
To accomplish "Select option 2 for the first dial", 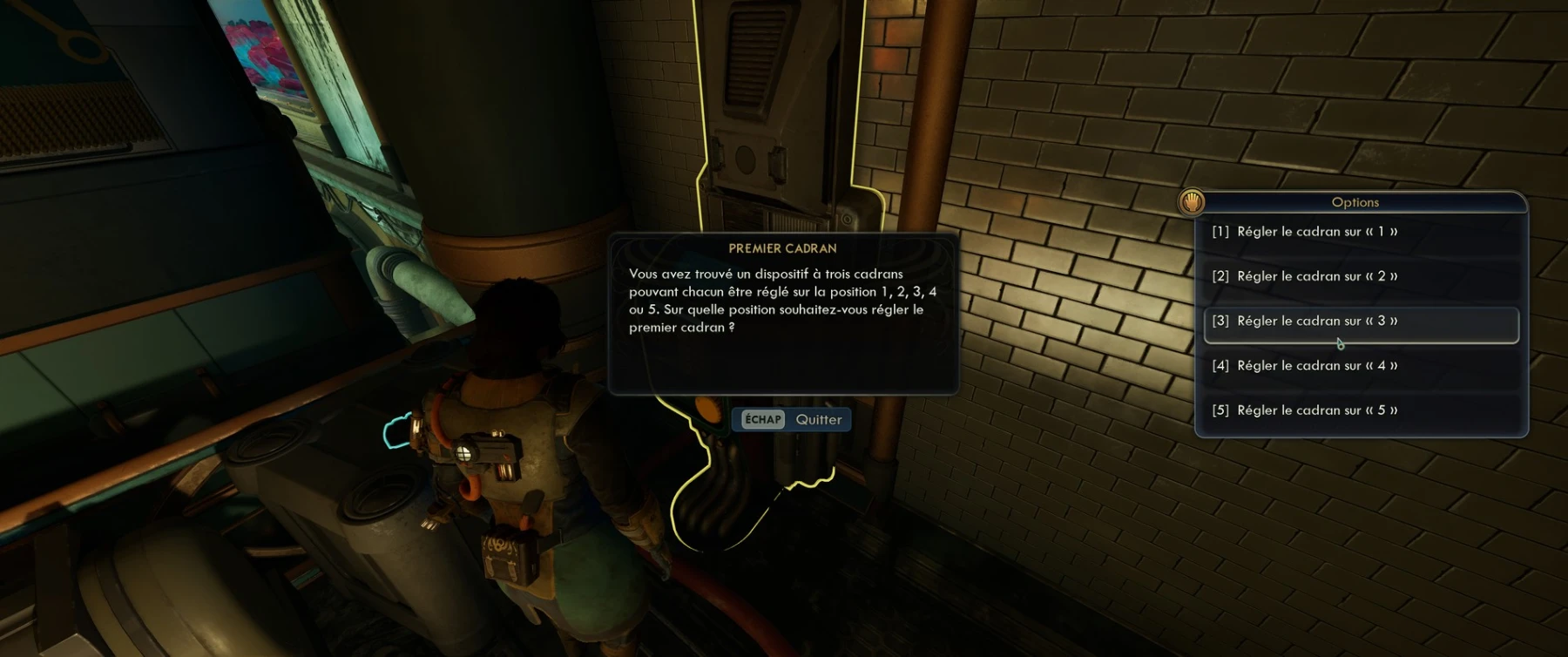I will coord(1316,276).
